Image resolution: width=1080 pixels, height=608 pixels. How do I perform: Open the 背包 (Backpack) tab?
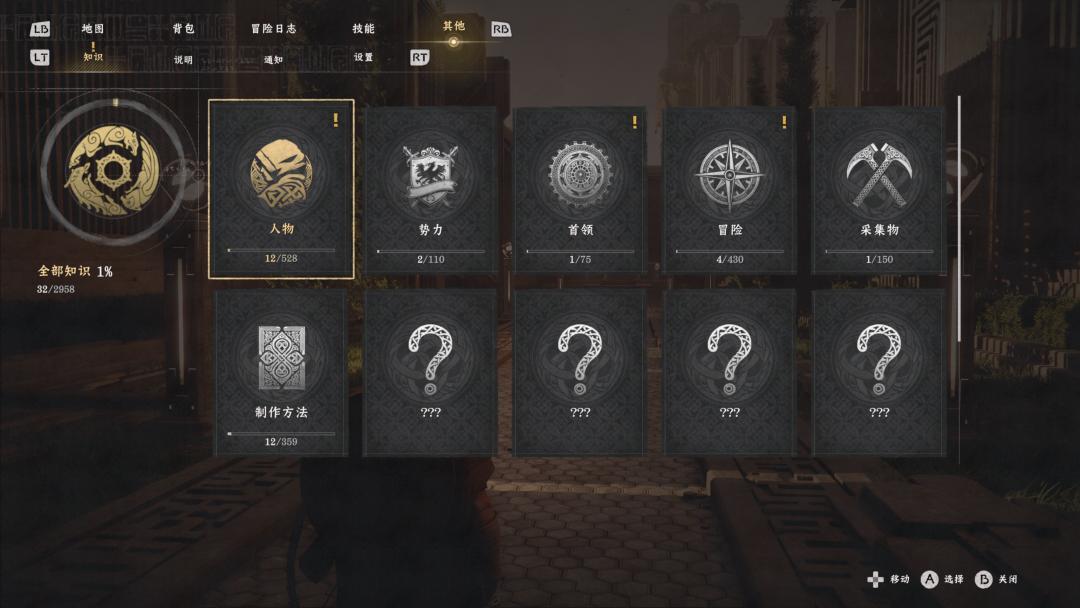click(183, 29)
